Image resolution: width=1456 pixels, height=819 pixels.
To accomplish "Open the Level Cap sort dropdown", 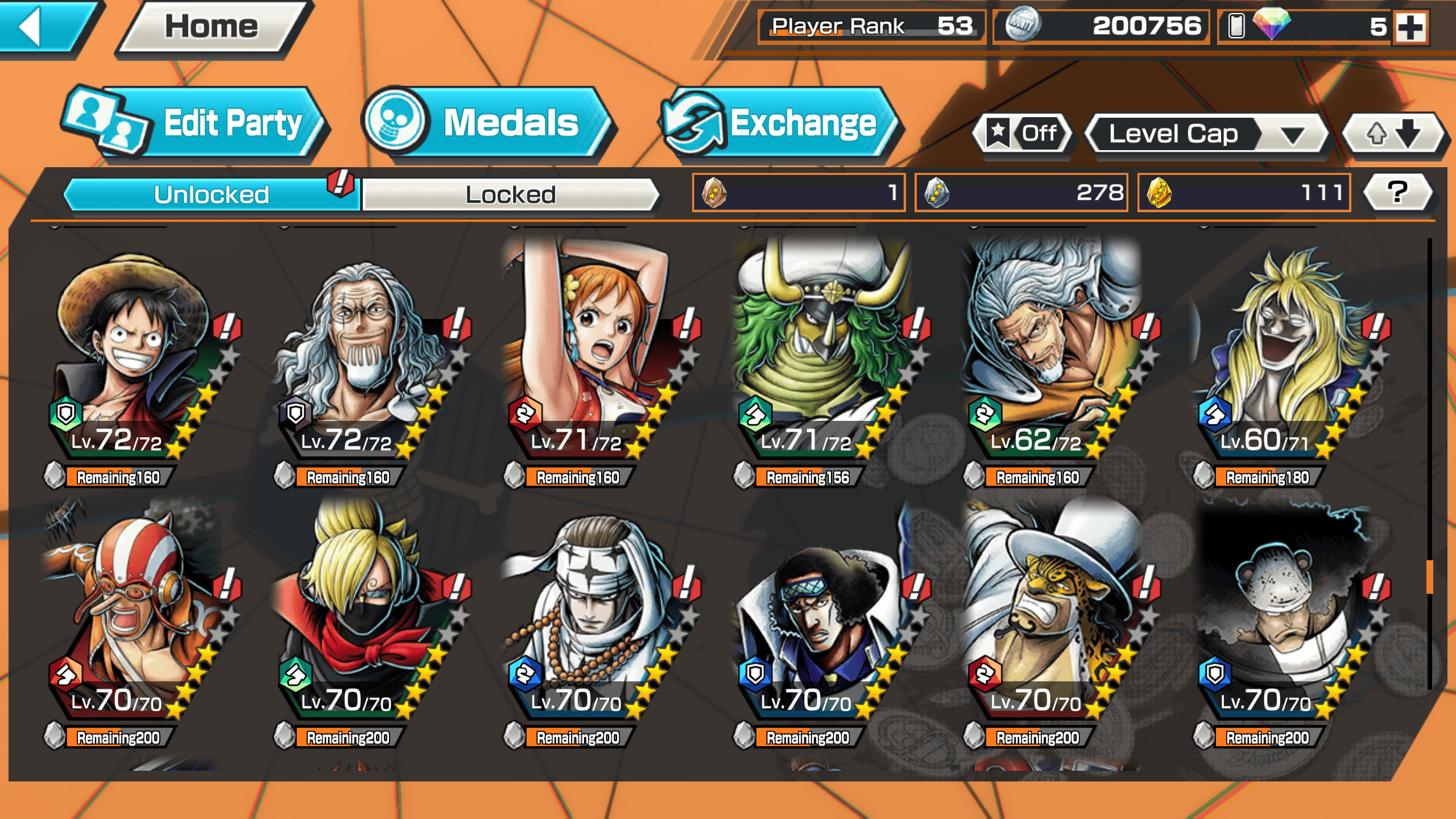I will coord(1206,134).
